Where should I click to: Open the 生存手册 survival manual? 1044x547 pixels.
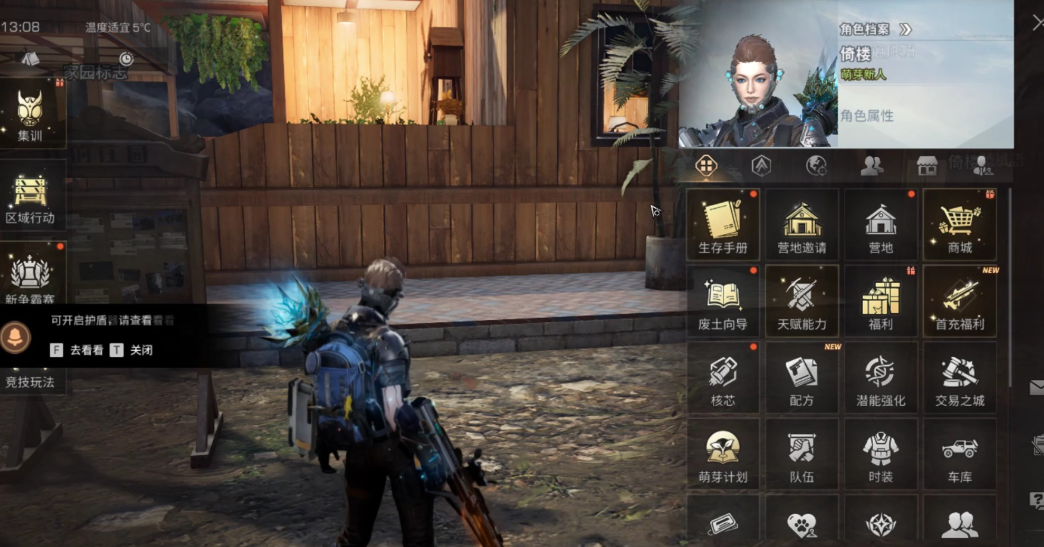(723, 224)
